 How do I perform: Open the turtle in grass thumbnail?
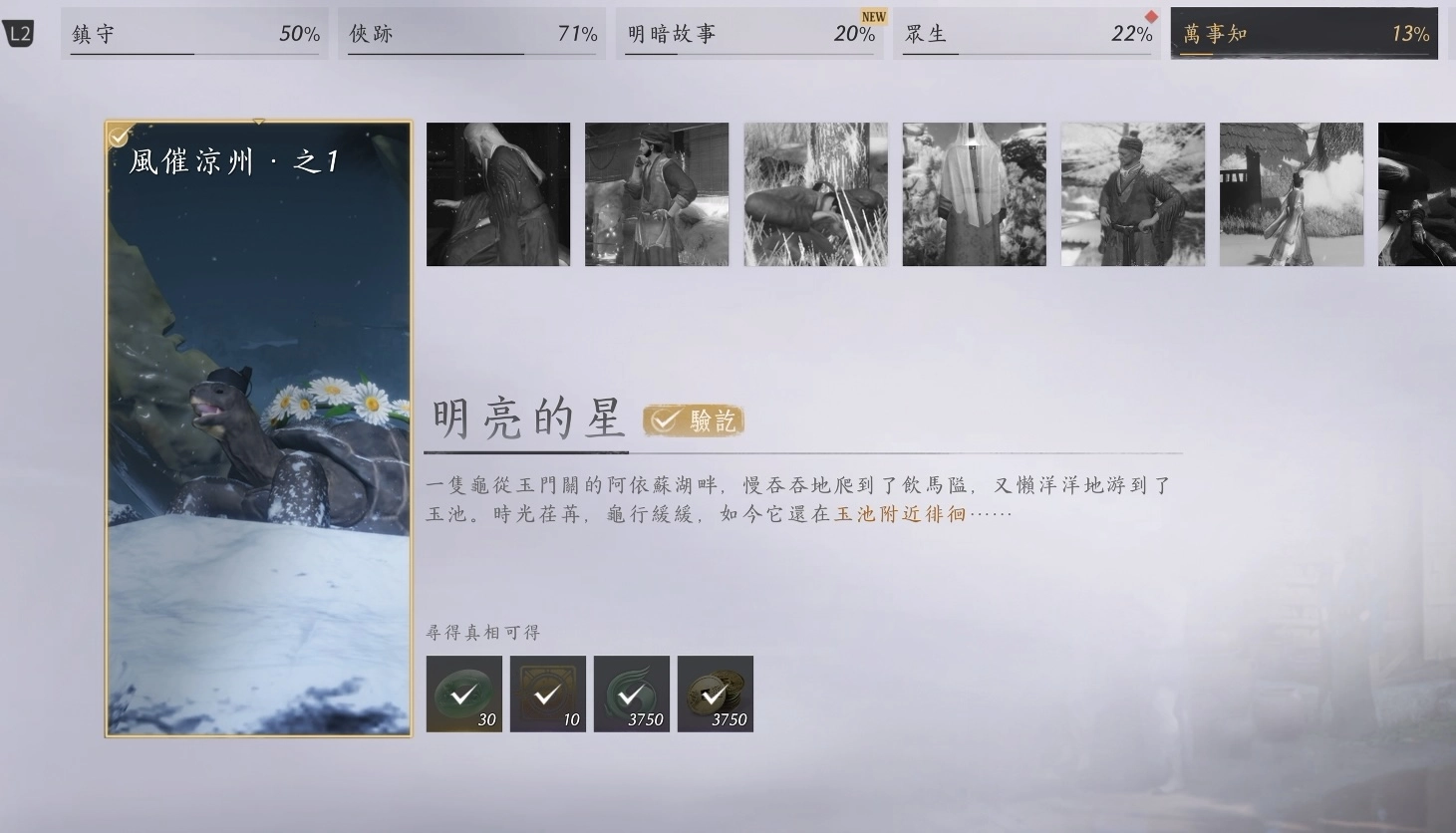[x=815, y=194]
